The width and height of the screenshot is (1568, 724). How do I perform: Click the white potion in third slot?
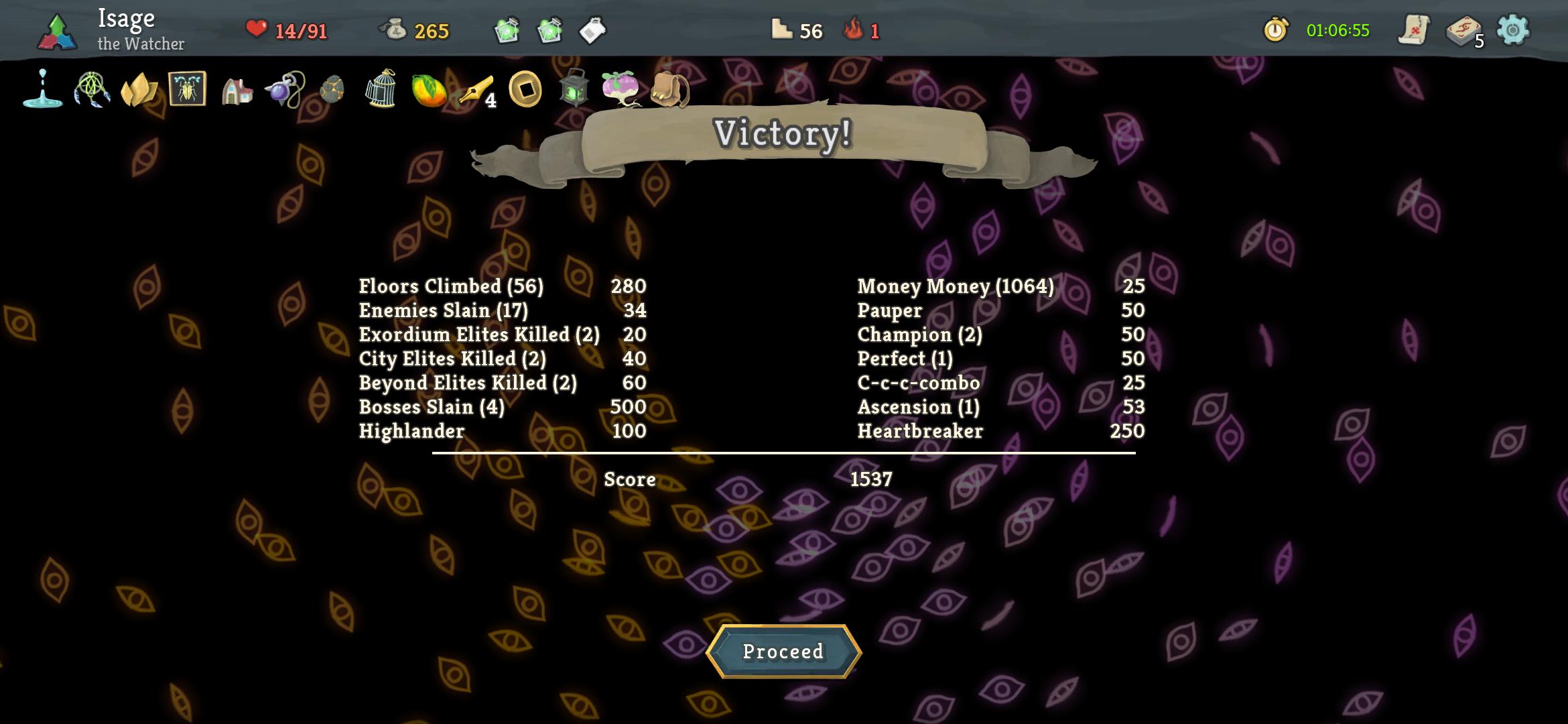(592, 30)
